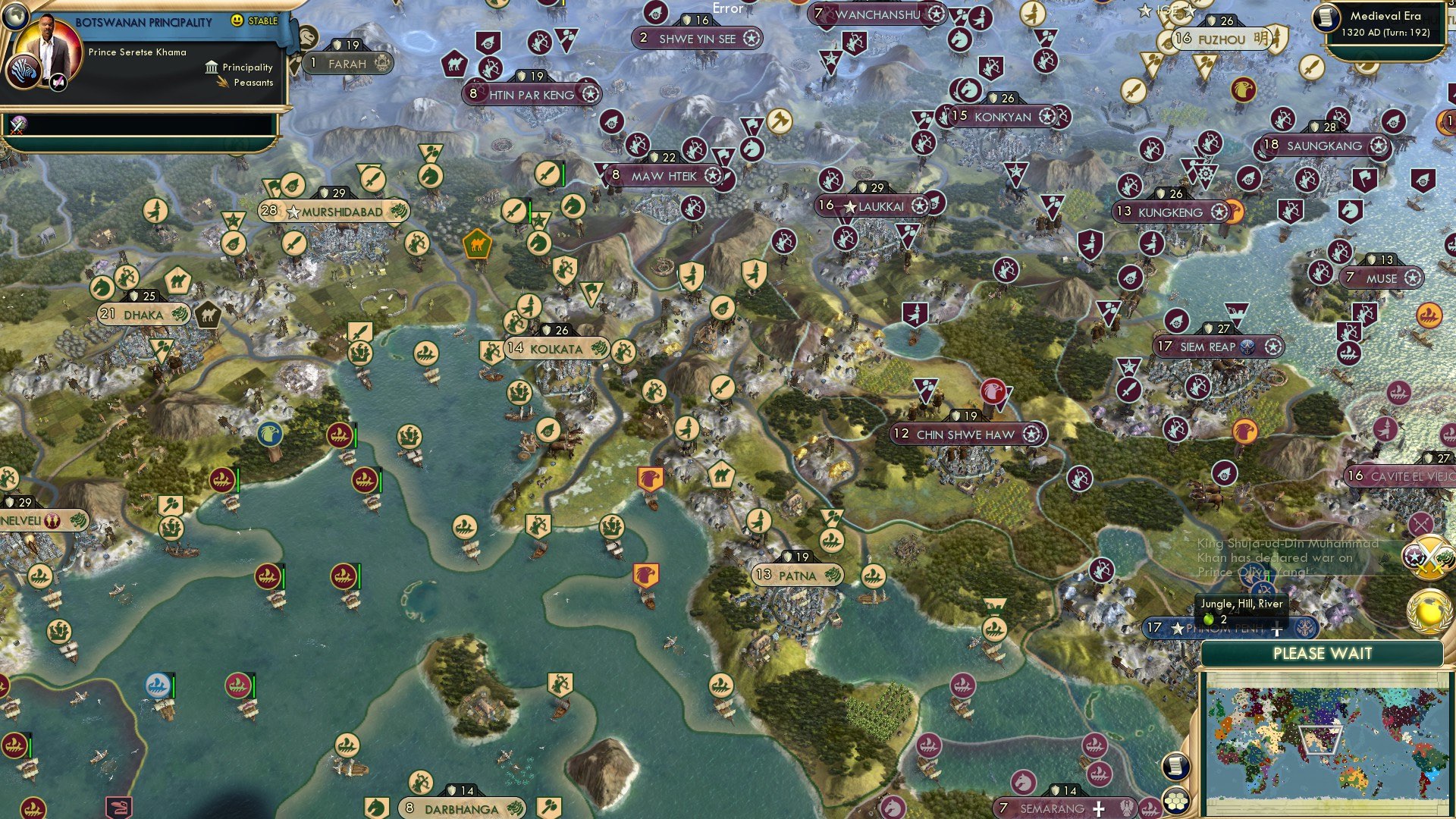The width and height of the screenshot is (1456, 819).
Task: Click the globe icon above the leader portrait
Action: [x=17, y=18]
